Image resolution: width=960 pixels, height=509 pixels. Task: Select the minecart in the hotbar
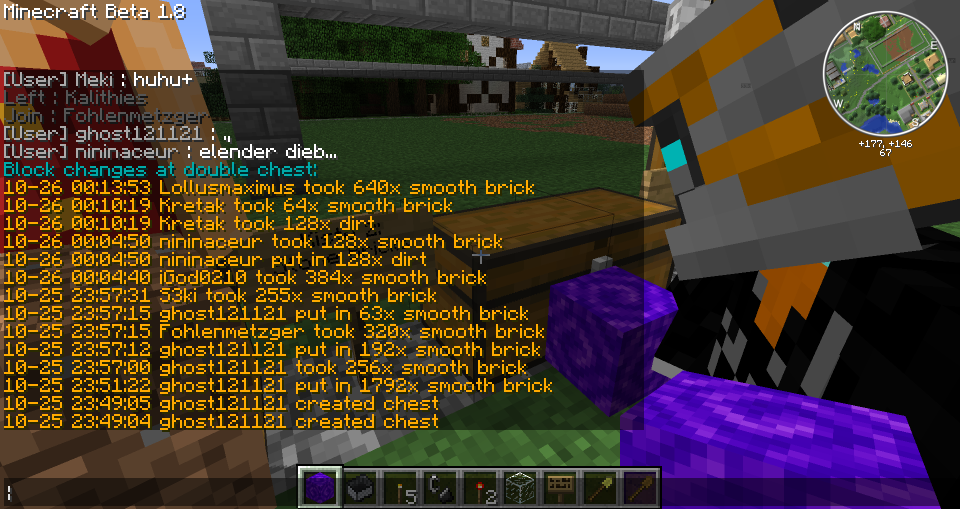[361, 488]
